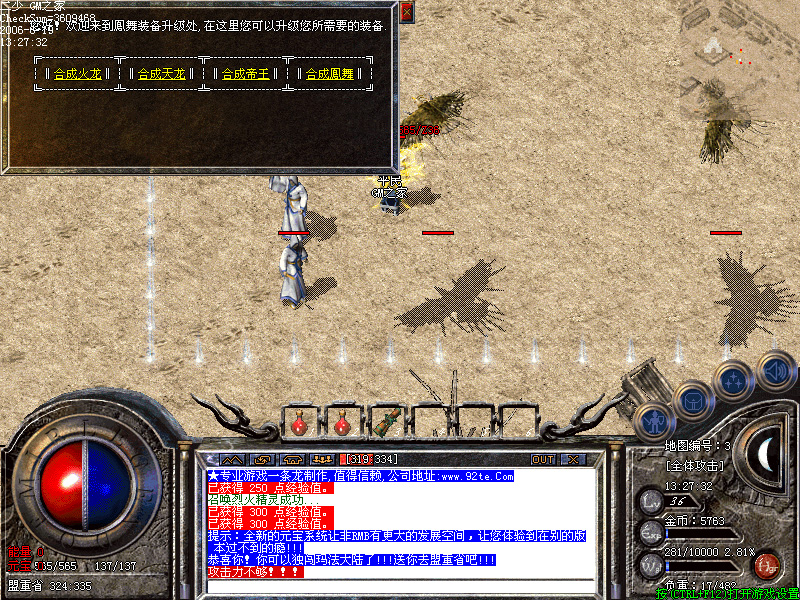
Task: Click the chat text input line
Action: (x=400, y=585)
